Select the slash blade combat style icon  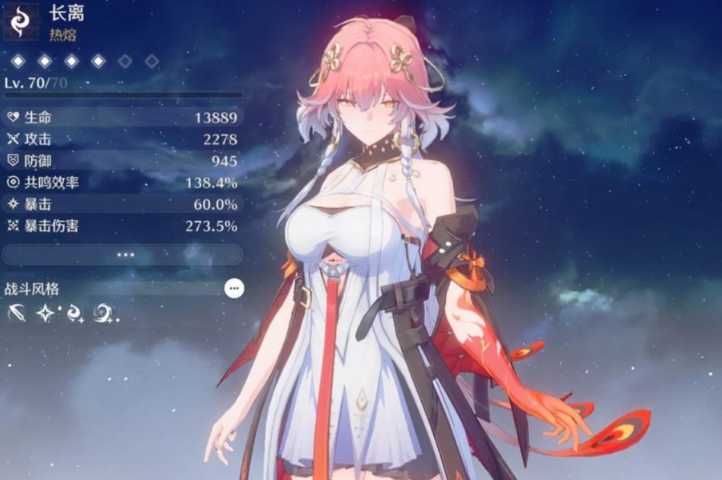tap(17, 314)
